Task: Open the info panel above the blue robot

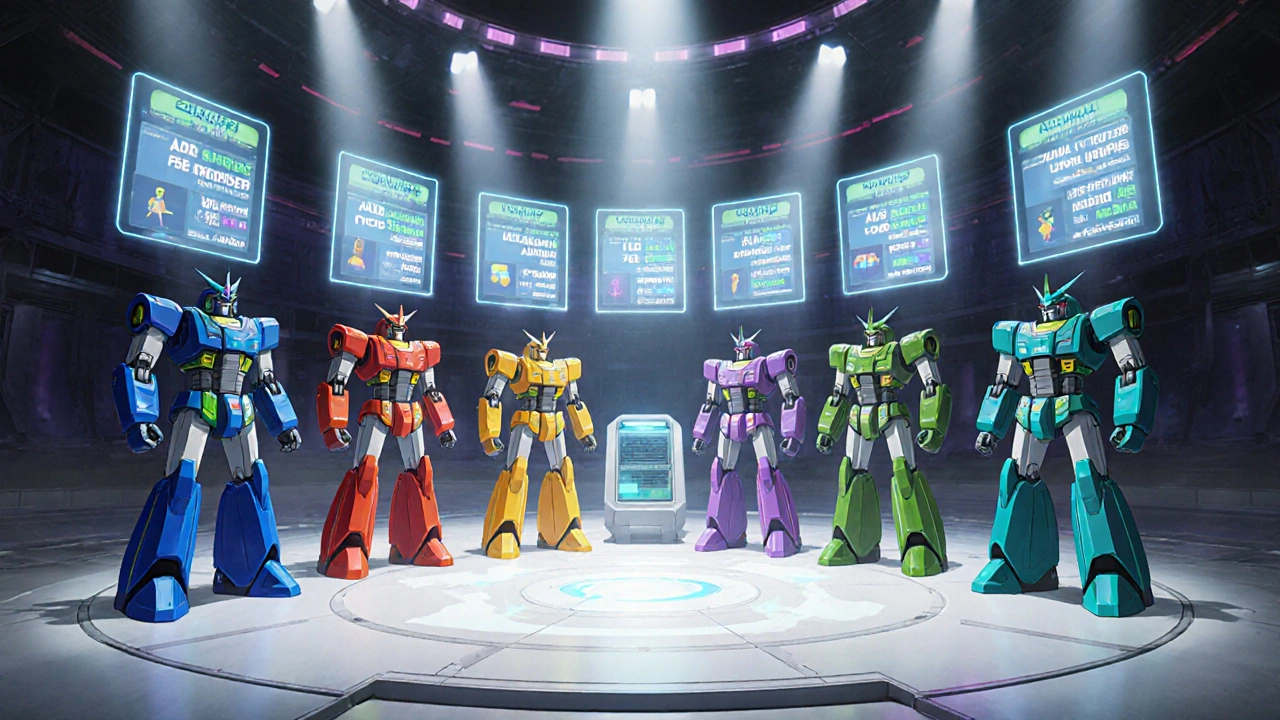Action: coord(192,167)
